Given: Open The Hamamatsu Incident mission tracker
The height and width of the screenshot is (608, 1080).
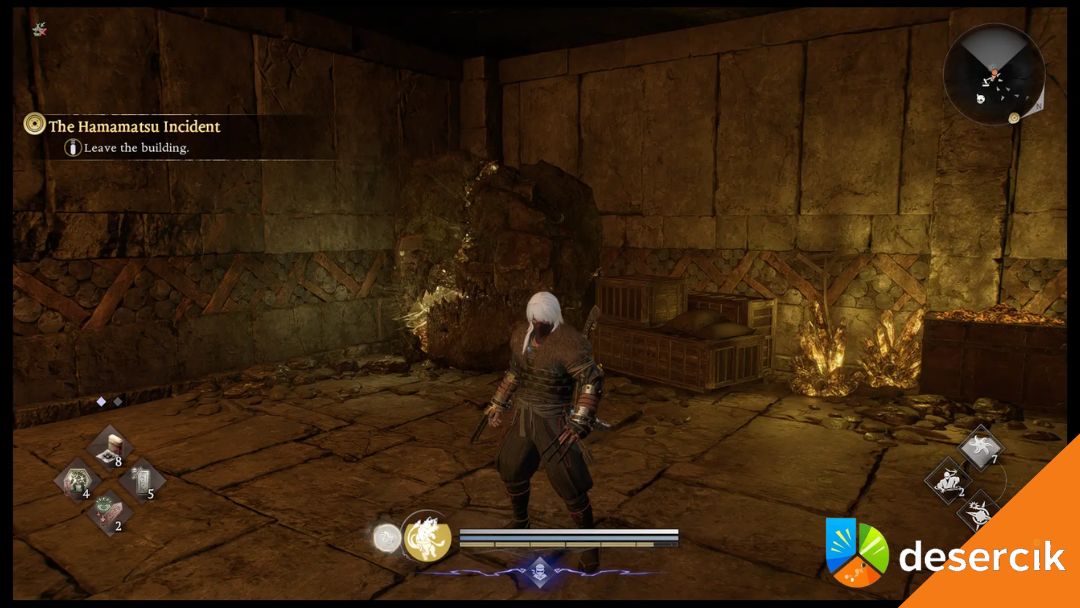Looking at the screenshot, I should (134, 127).
